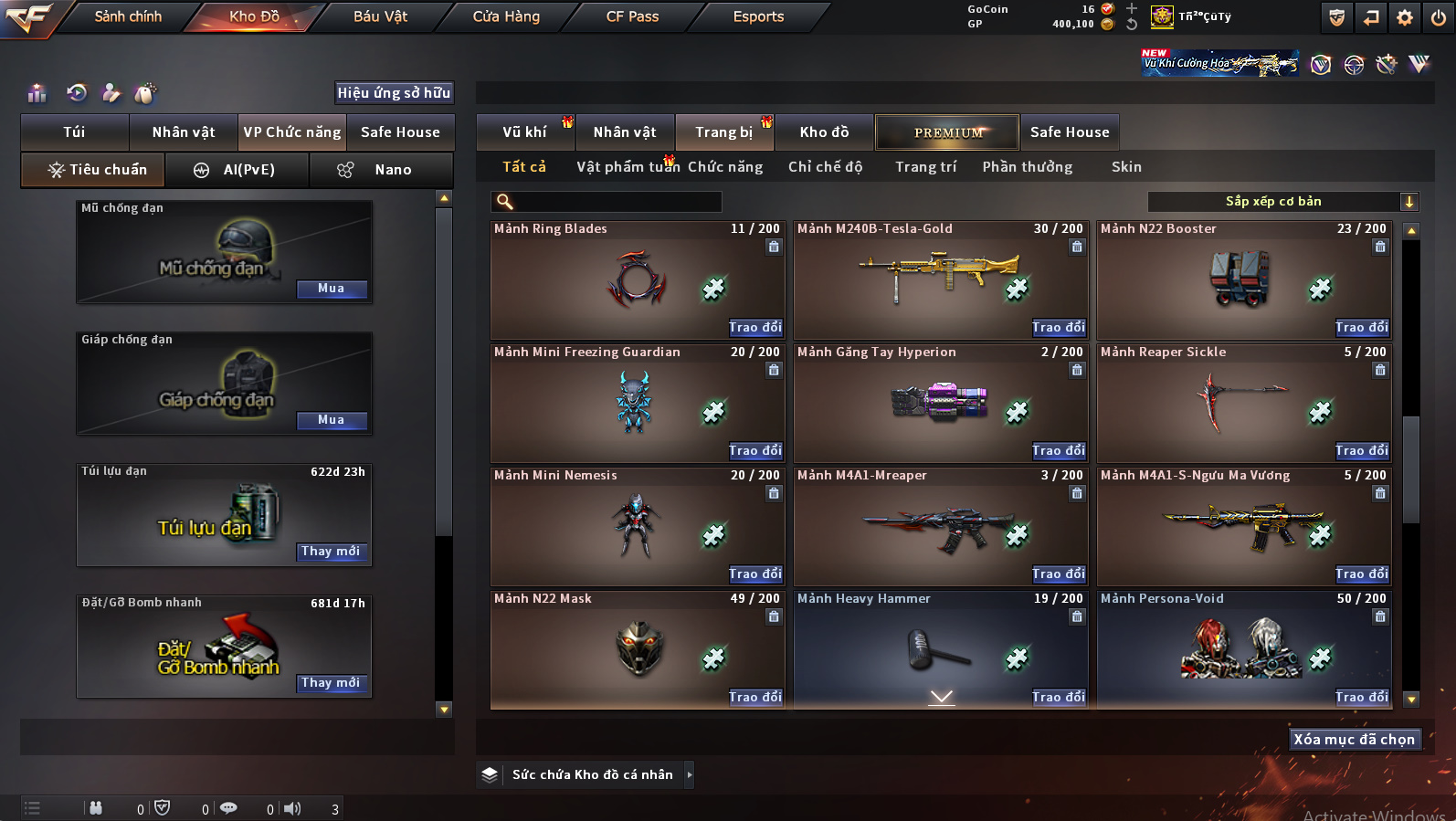Switch to the Vũ khí tab
Screen dimensions: 1456x821
(x=524, y=132)
